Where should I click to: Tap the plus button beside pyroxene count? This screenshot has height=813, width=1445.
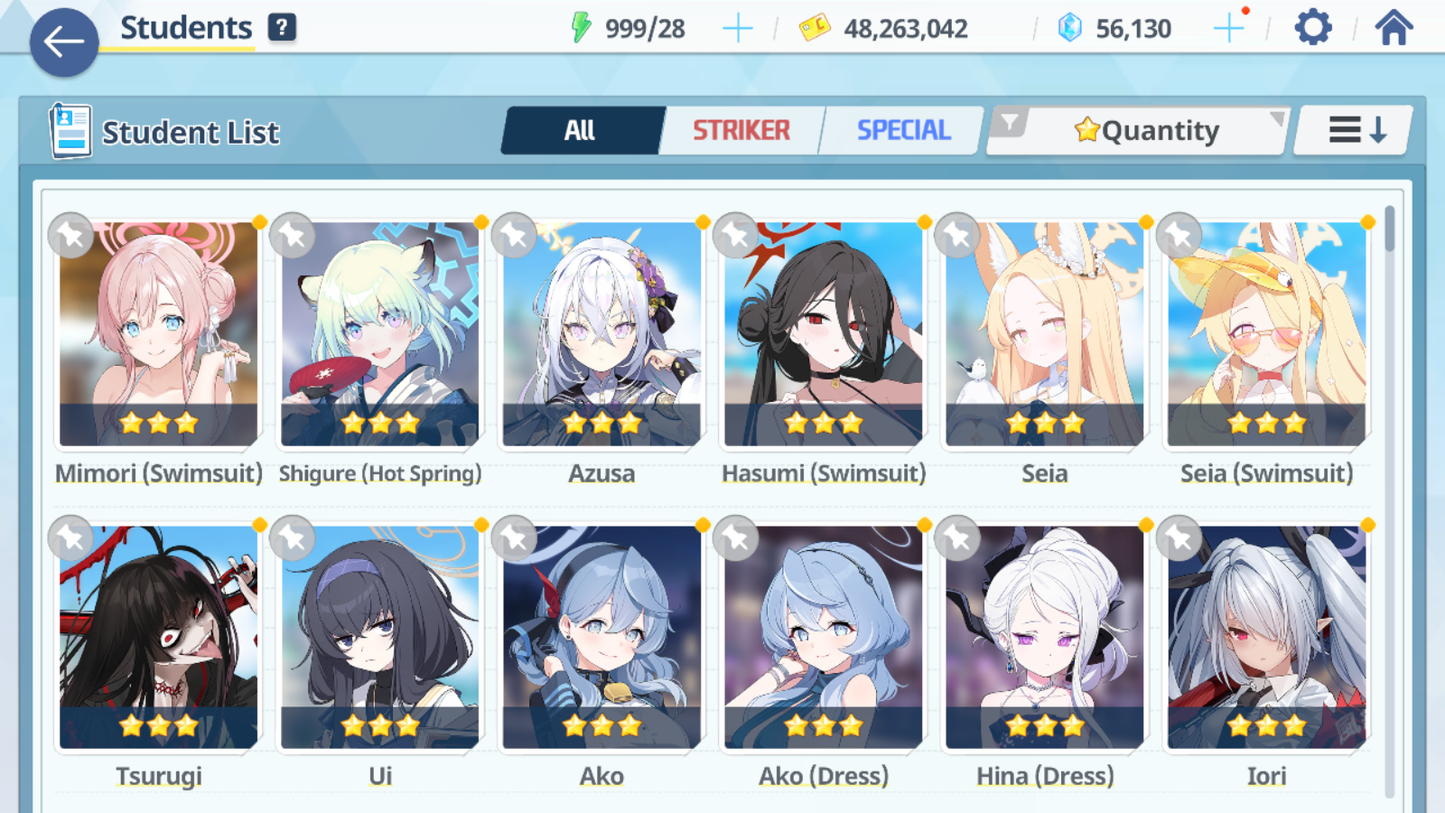click(1227, 27)
